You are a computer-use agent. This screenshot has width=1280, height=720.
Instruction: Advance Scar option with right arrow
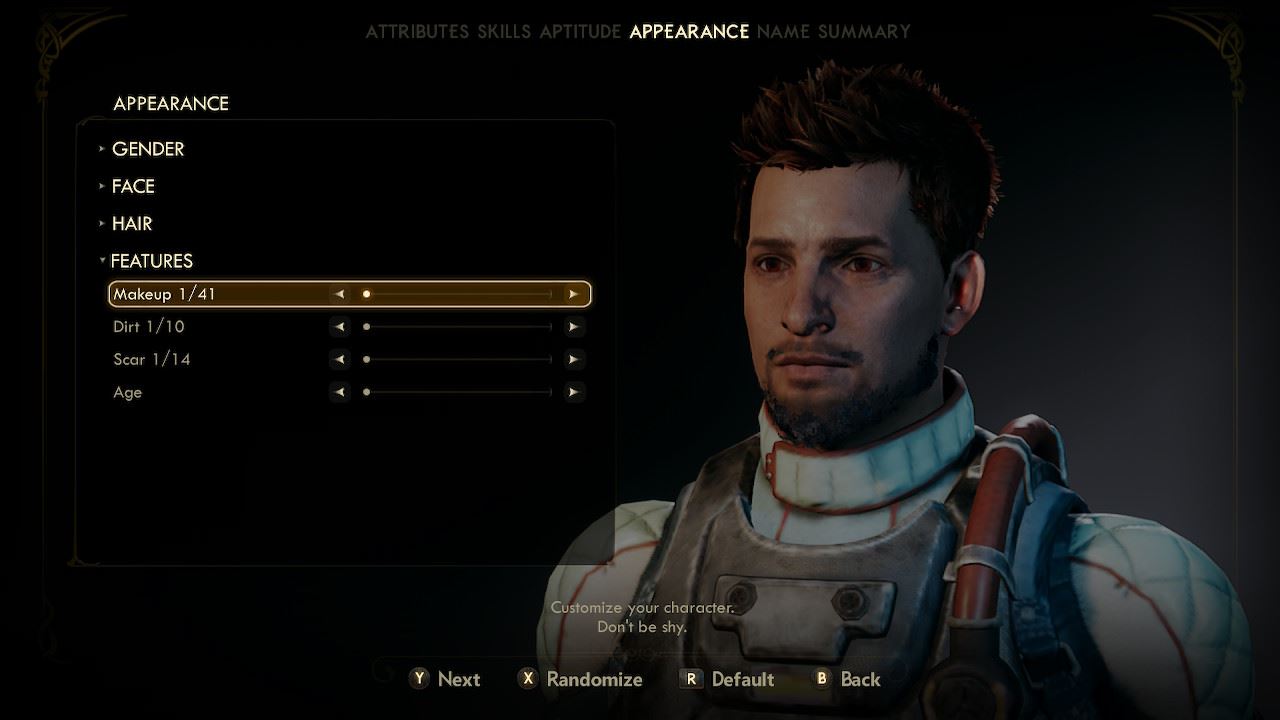(573, 360)
